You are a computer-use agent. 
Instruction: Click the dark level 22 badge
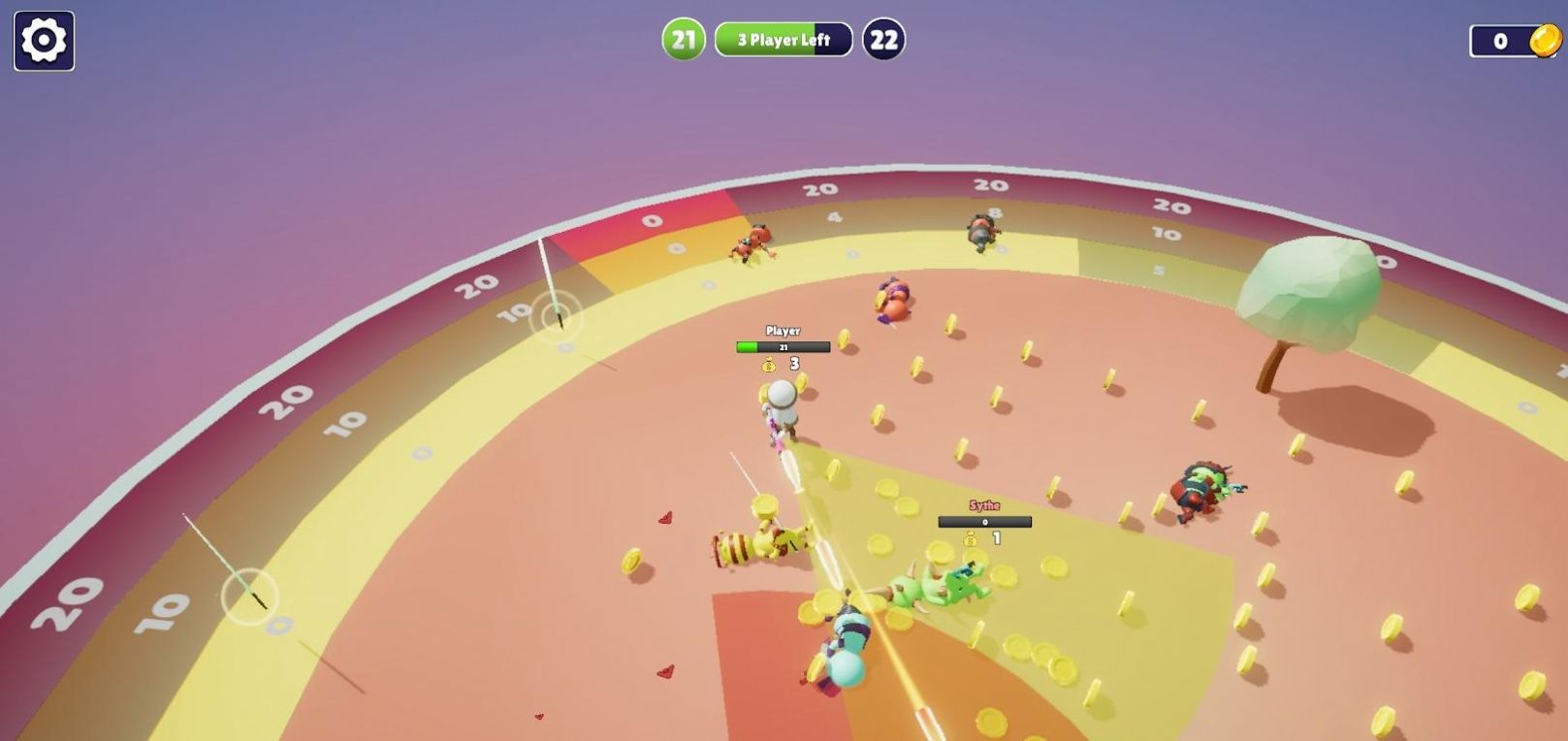tap(883, 40)
